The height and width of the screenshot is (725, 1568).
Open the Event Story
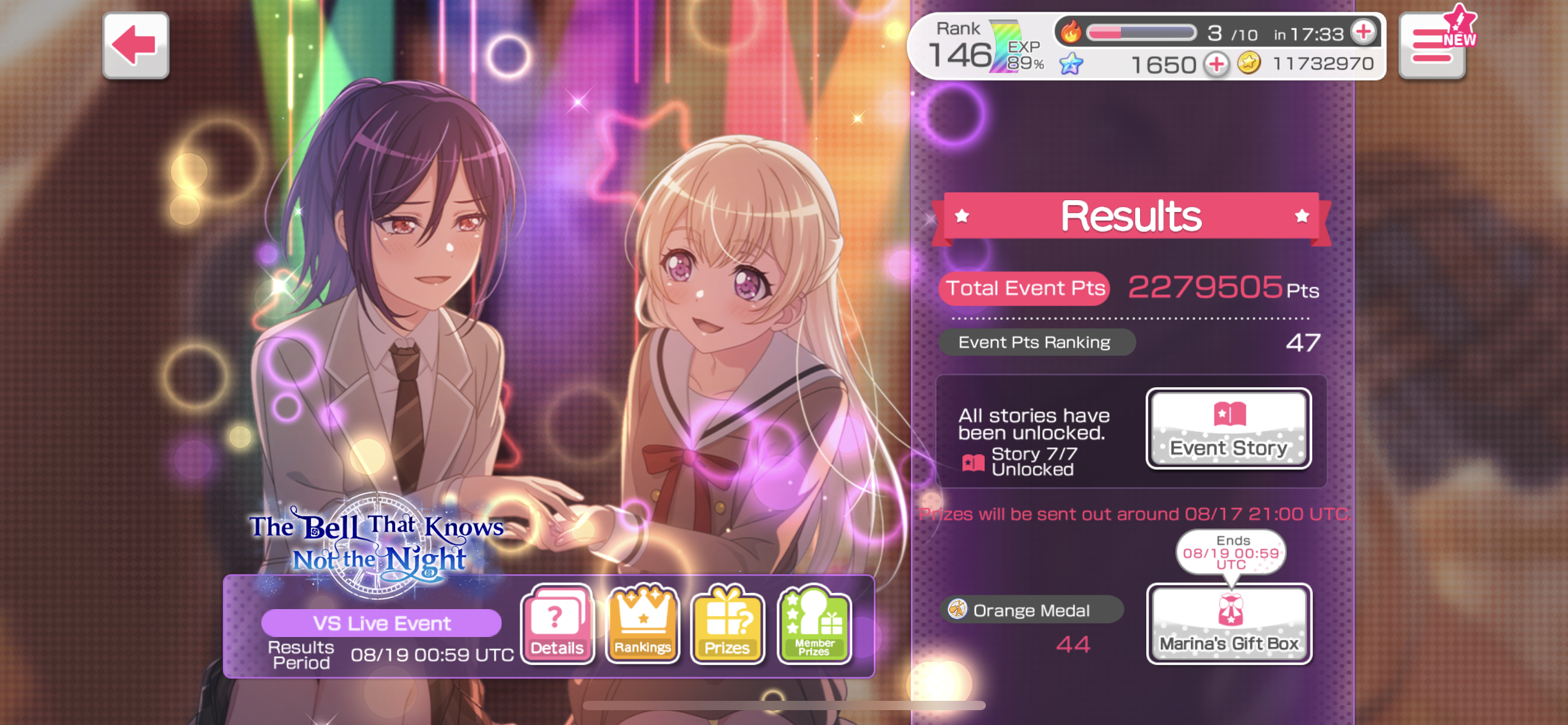1229,429
